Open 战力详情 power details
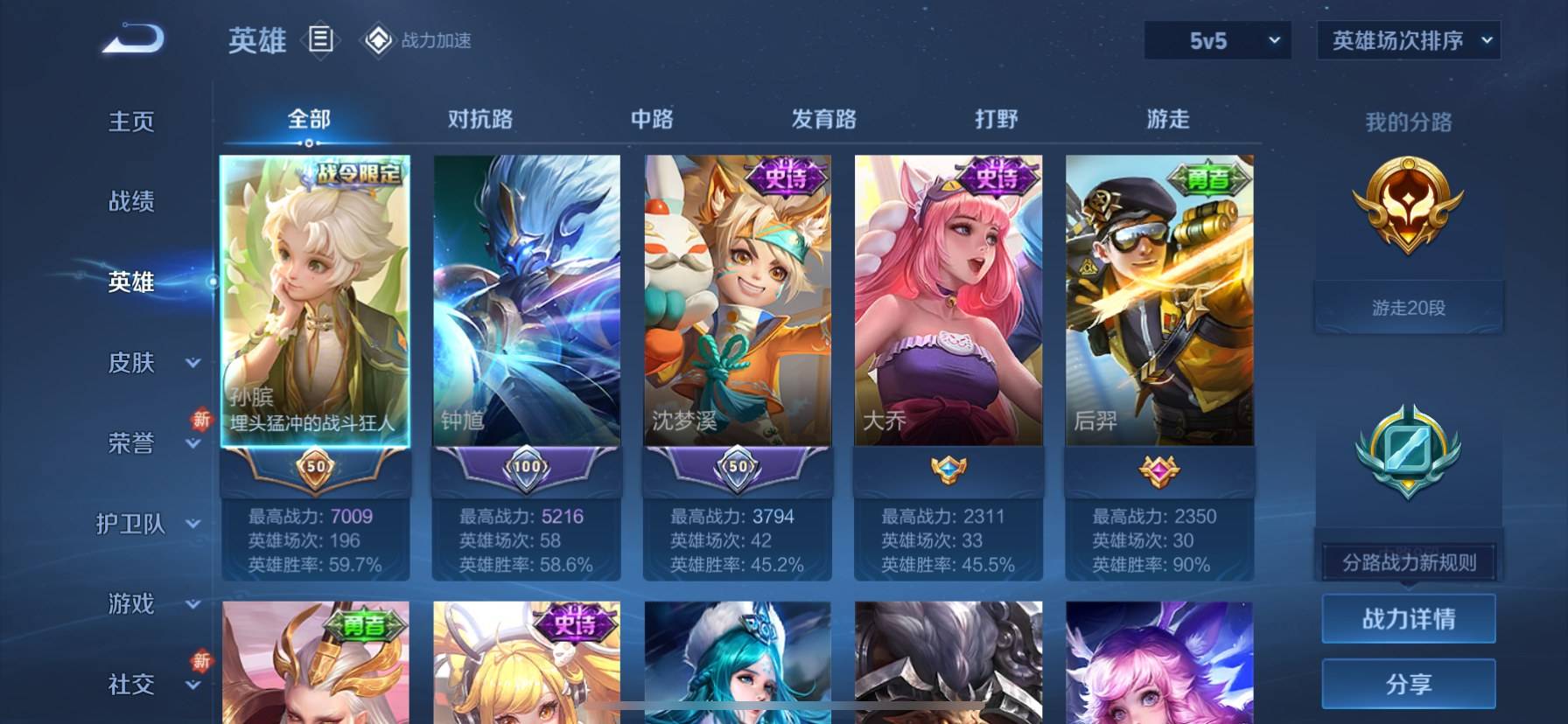 [1408, 619]
